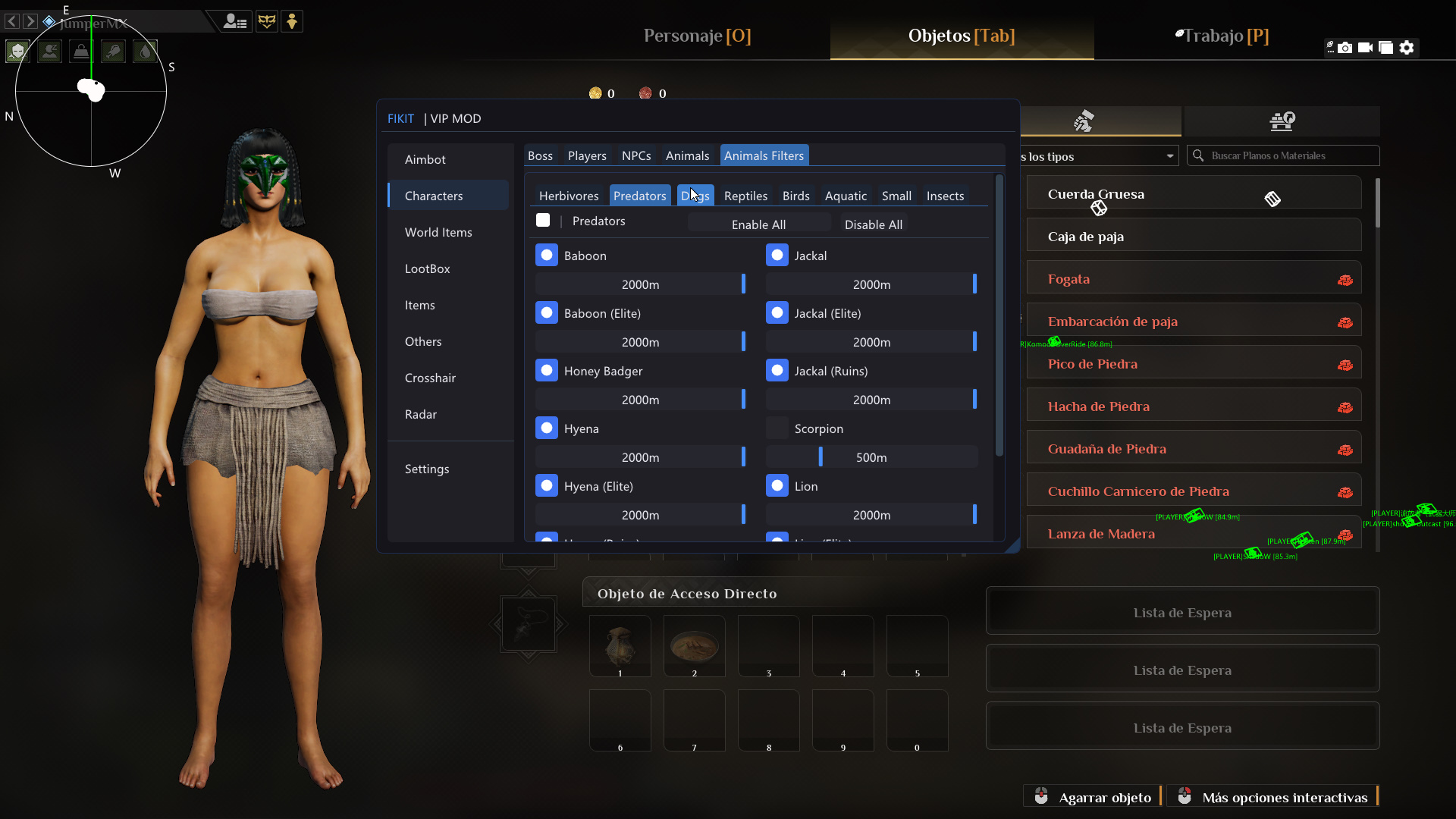This screenshot has height=819, width=1456.
Task: Check the Predators master checkbox
Action: (x=543, y=220)
